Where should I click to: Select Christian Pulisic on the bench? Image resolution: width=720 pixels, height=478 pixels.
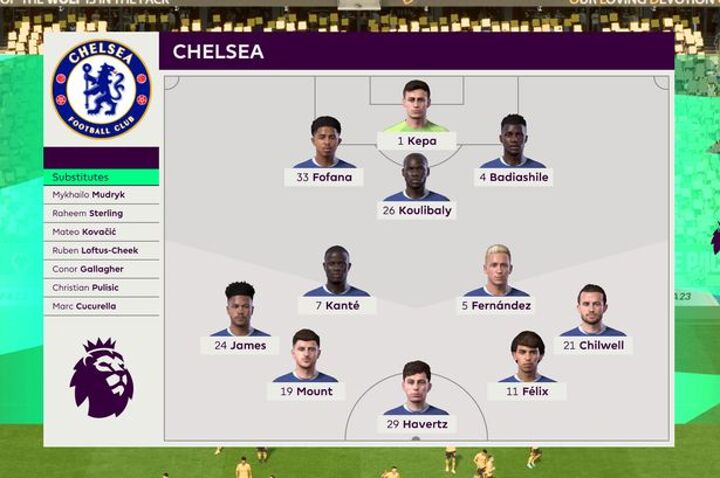[101, 288]
